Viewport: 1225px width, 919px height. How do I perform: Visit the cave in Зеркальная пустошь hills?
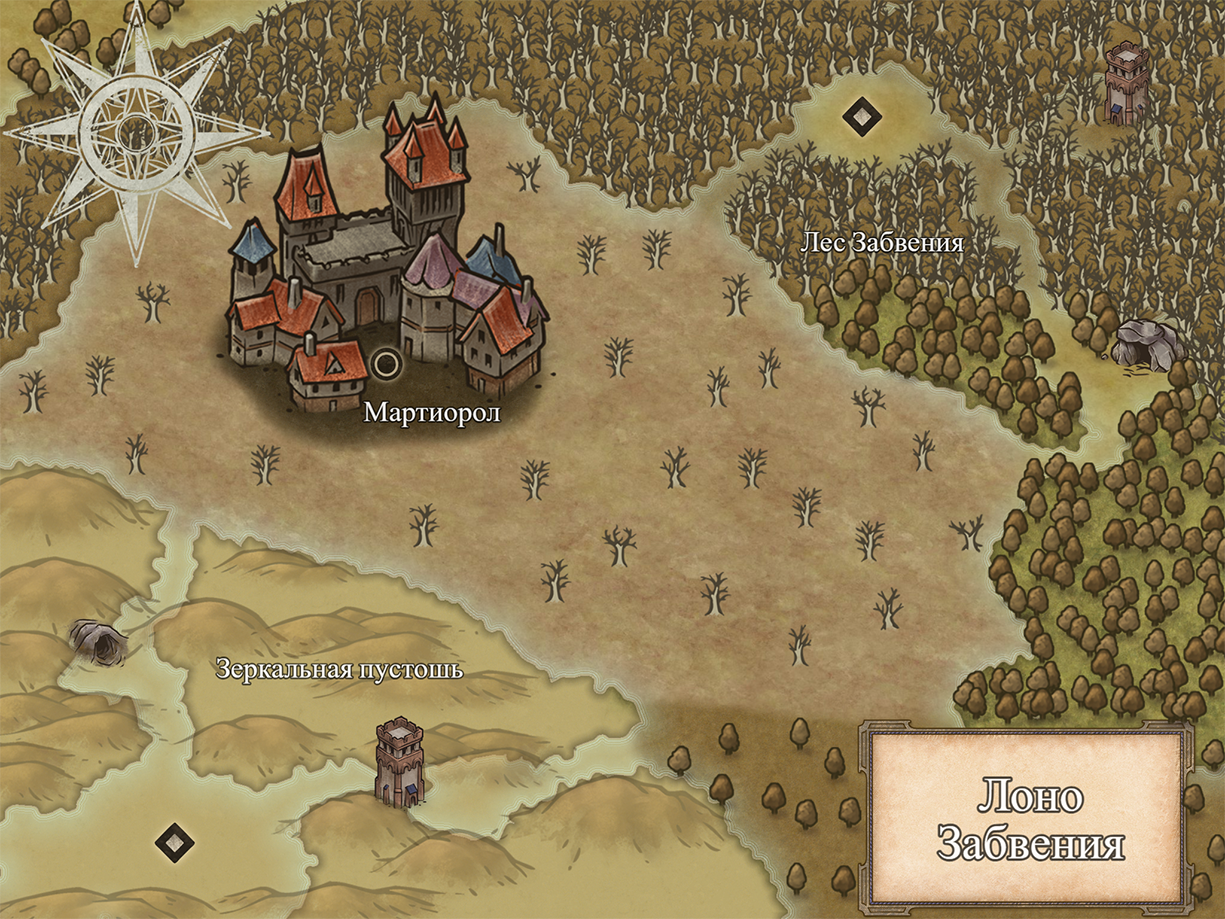click(x=97, y=640)
